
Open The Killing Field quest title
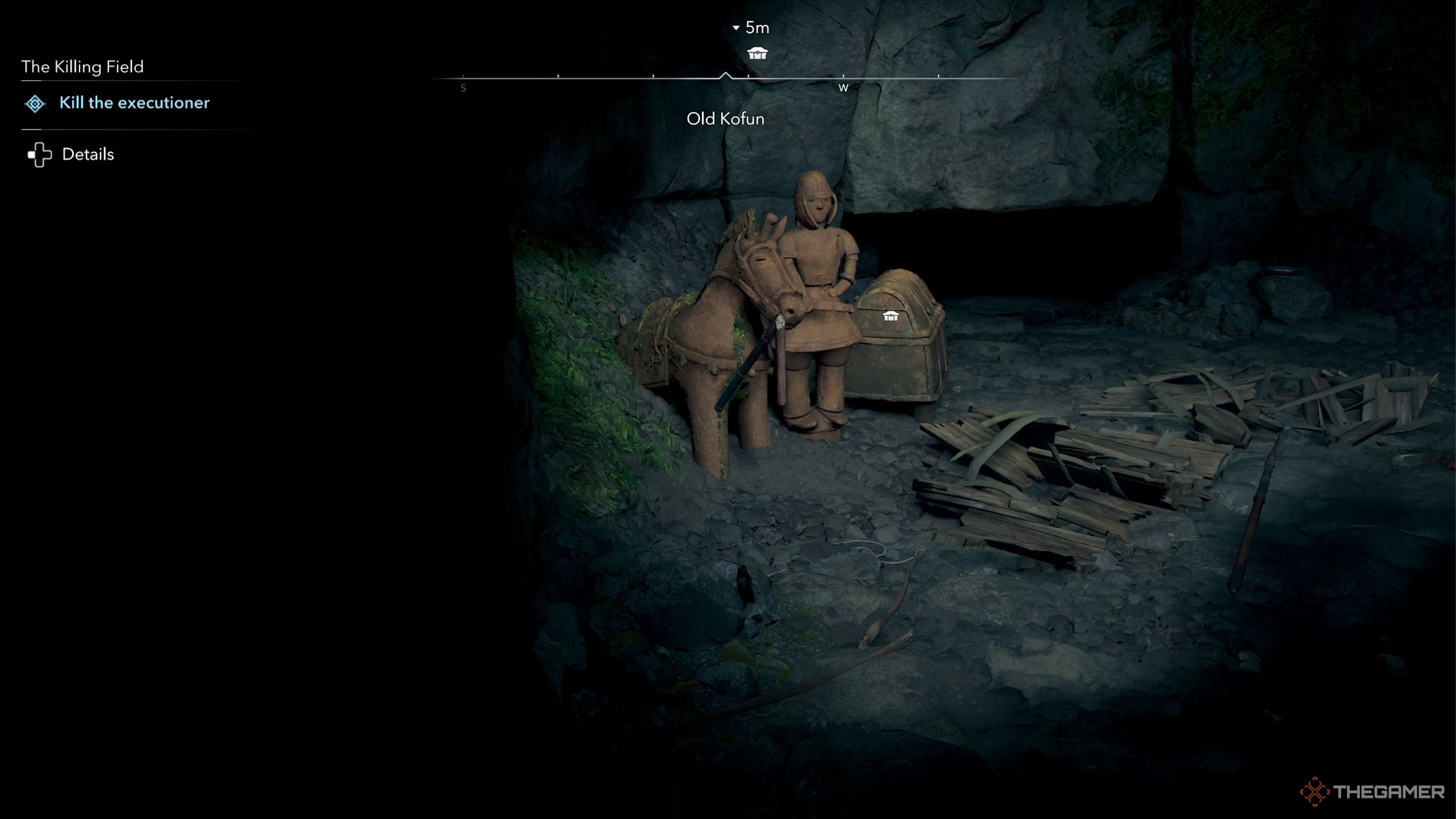click(x=82, y=67)
